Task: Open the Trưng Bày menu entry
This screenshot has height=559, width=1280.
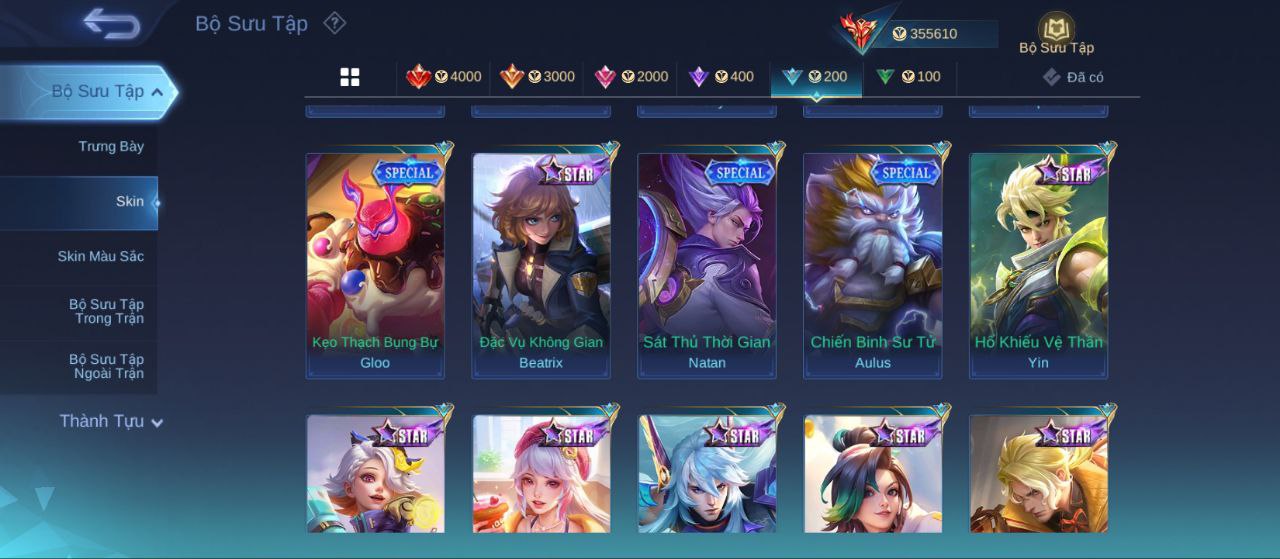Action: (111, 147)
